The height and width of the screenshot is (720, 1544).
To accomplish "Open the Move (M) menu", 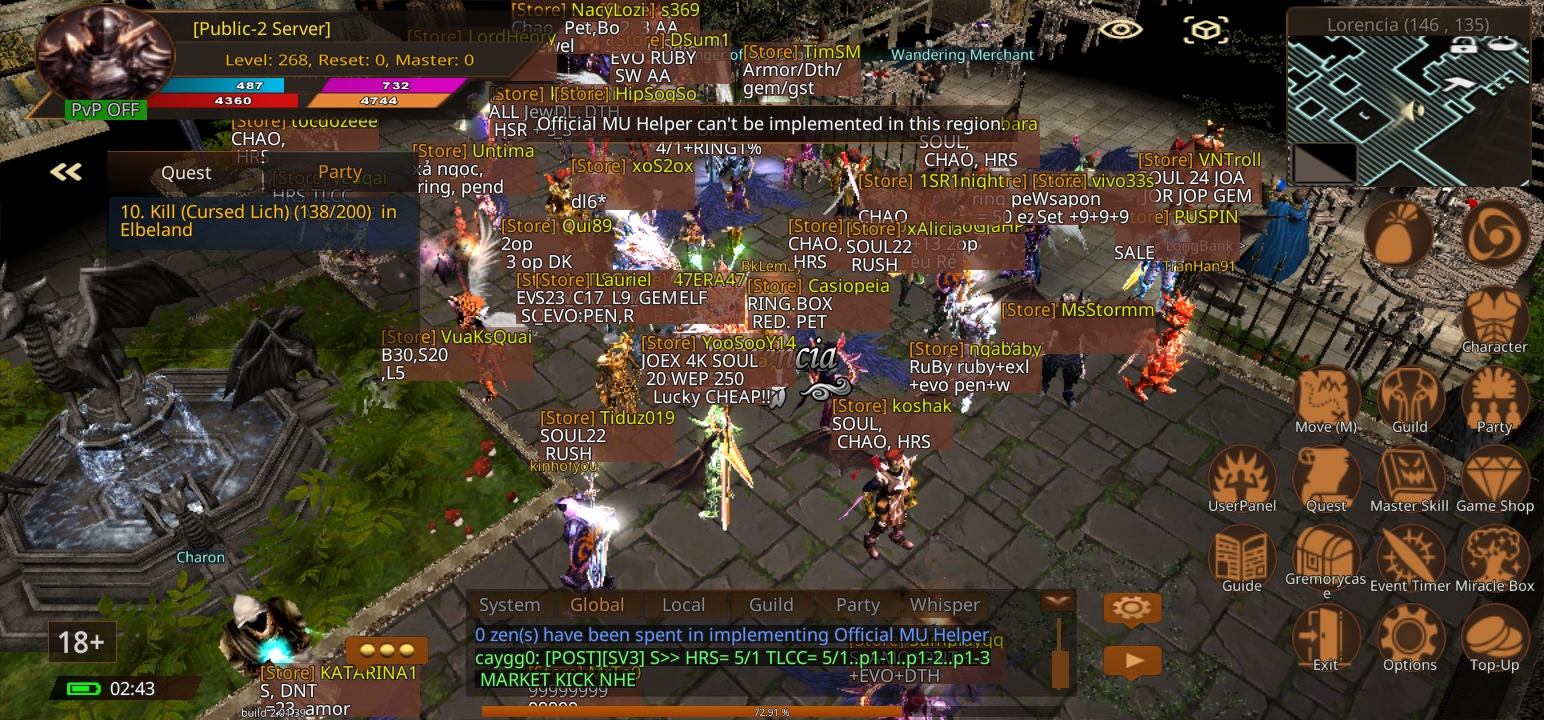I will [1326, 397].
